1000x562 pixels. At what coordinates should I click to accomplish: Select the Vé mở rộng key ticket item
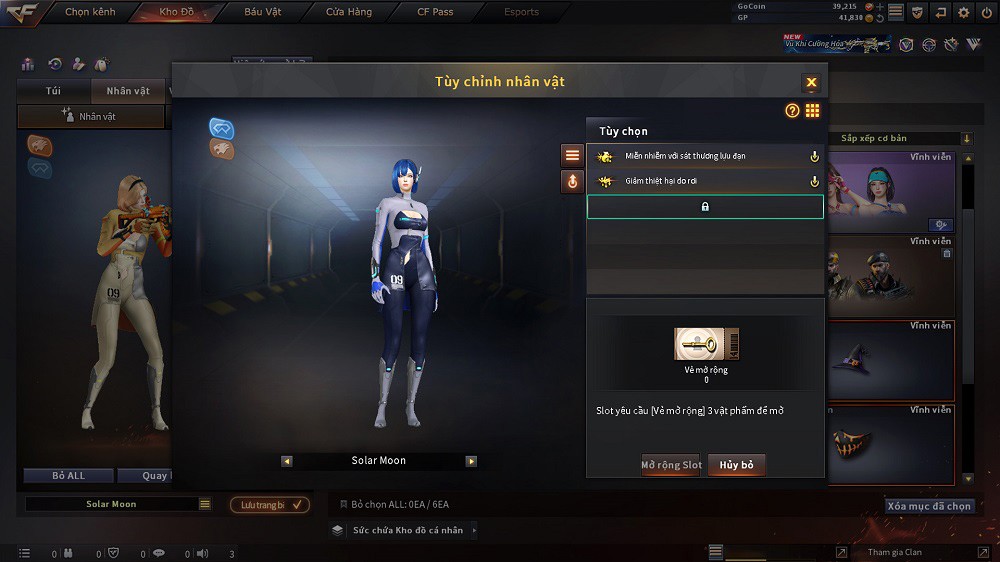point(706,344)
